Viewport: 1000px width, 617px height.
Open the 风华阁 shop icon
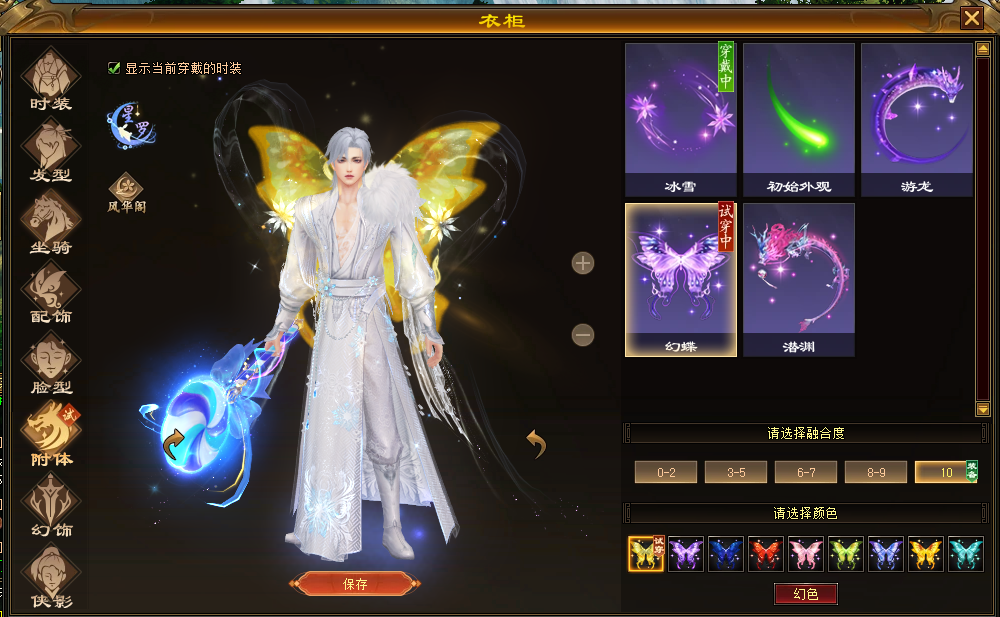tap(126, 190)
